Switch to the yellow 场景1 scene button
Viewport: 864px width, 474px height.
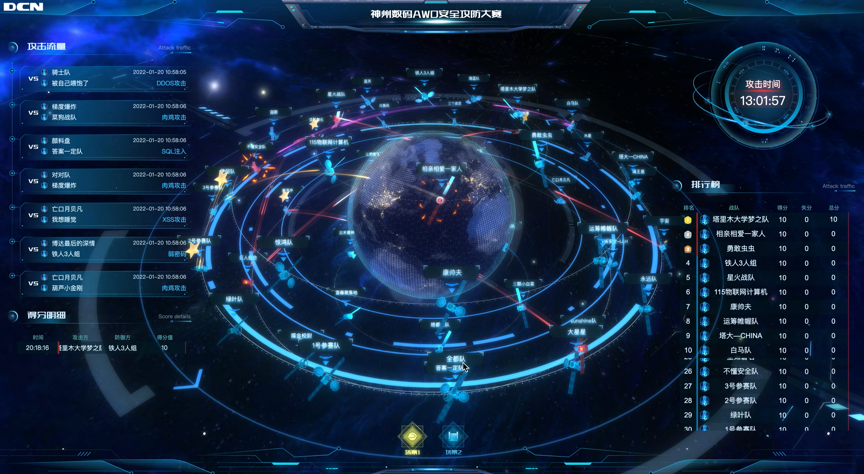click(413, 435)
